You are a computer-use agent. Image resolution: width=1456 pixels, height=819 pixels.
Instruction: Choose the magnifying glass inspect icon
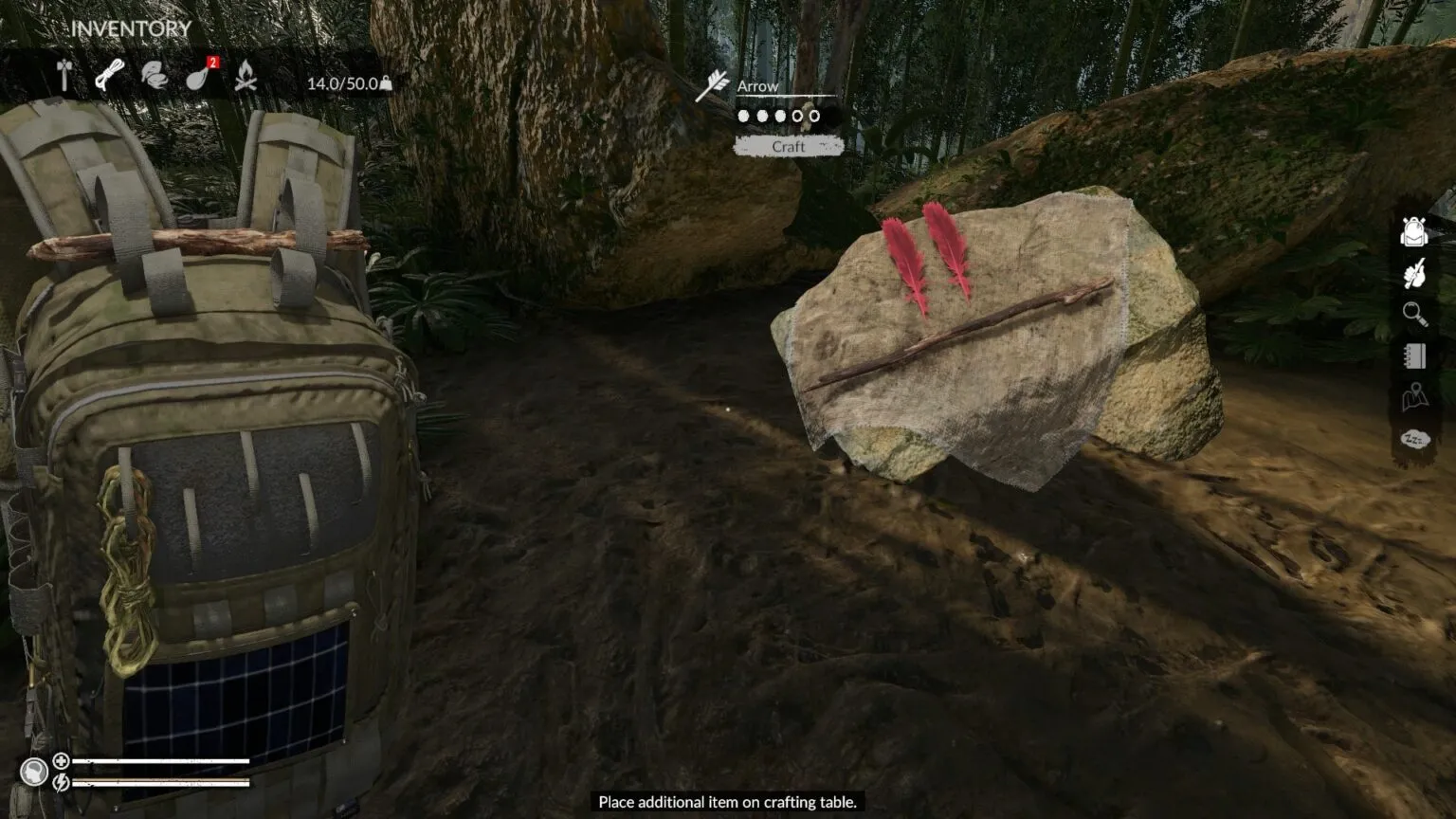click(1414, 314)
